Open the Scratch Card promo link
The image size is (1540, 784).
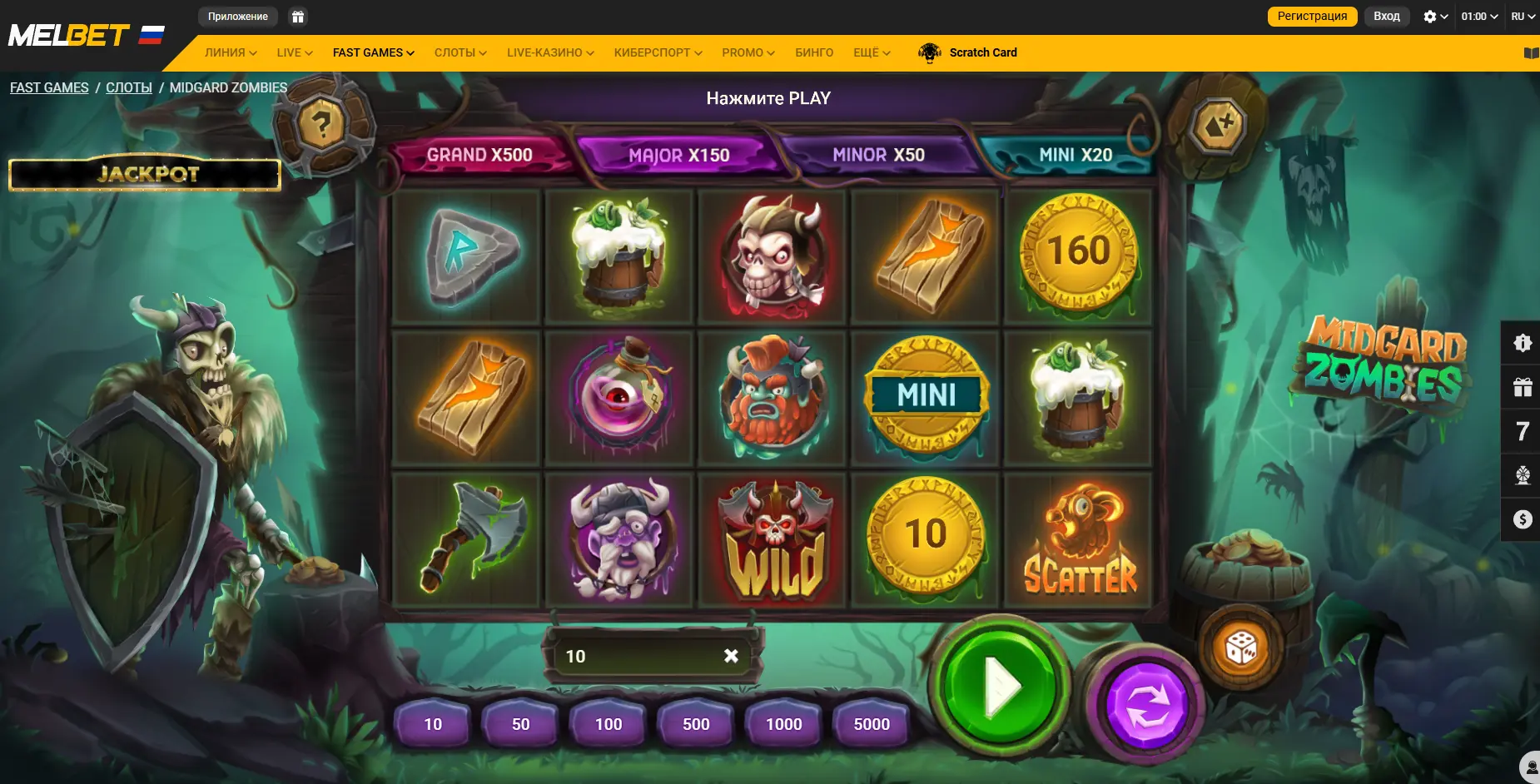click(982, 52)
